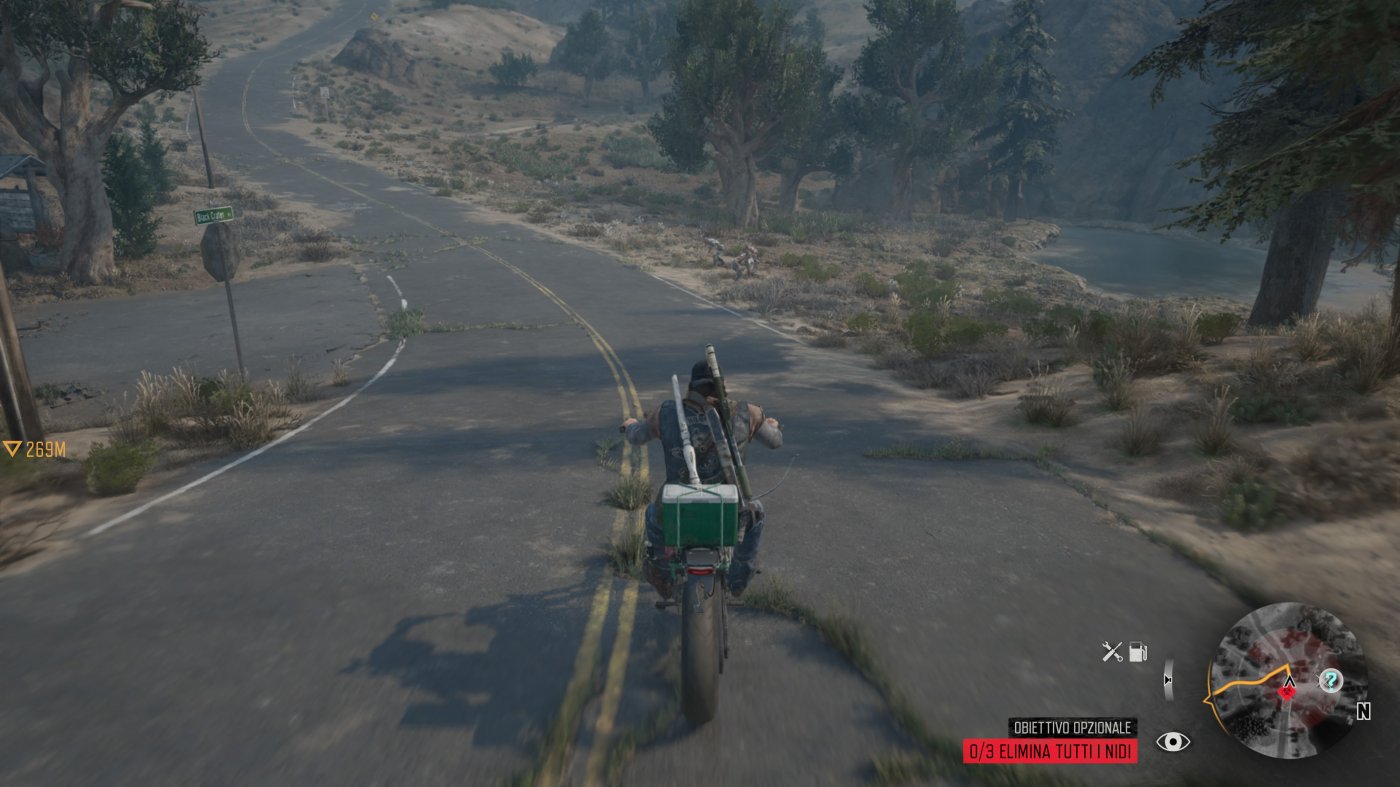Click the OBIETTIVO OPZIONALE header text
Viewport: 1400px width, 787px height.
1073,729
